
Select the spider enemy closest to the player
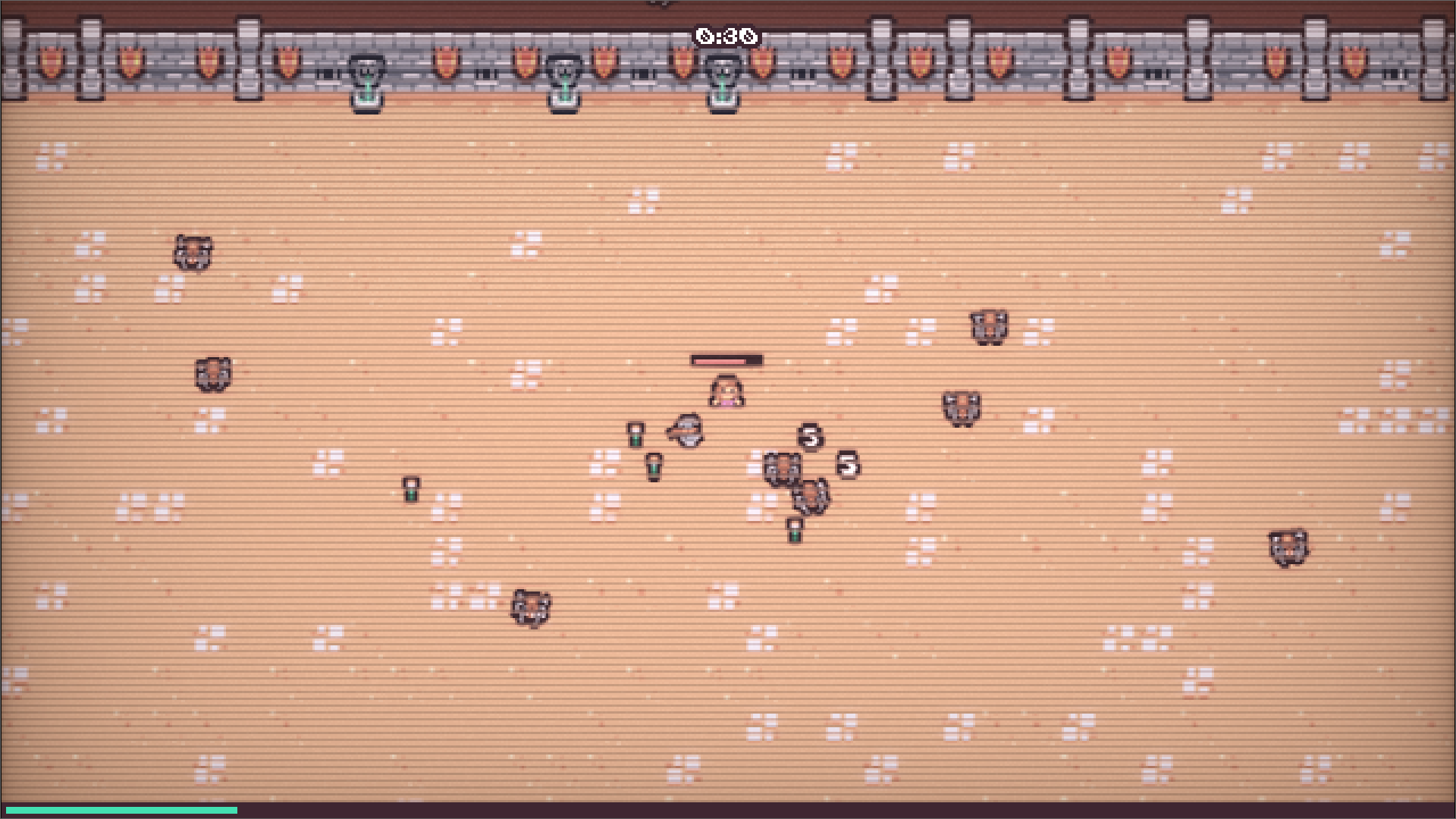pos(781,469)
